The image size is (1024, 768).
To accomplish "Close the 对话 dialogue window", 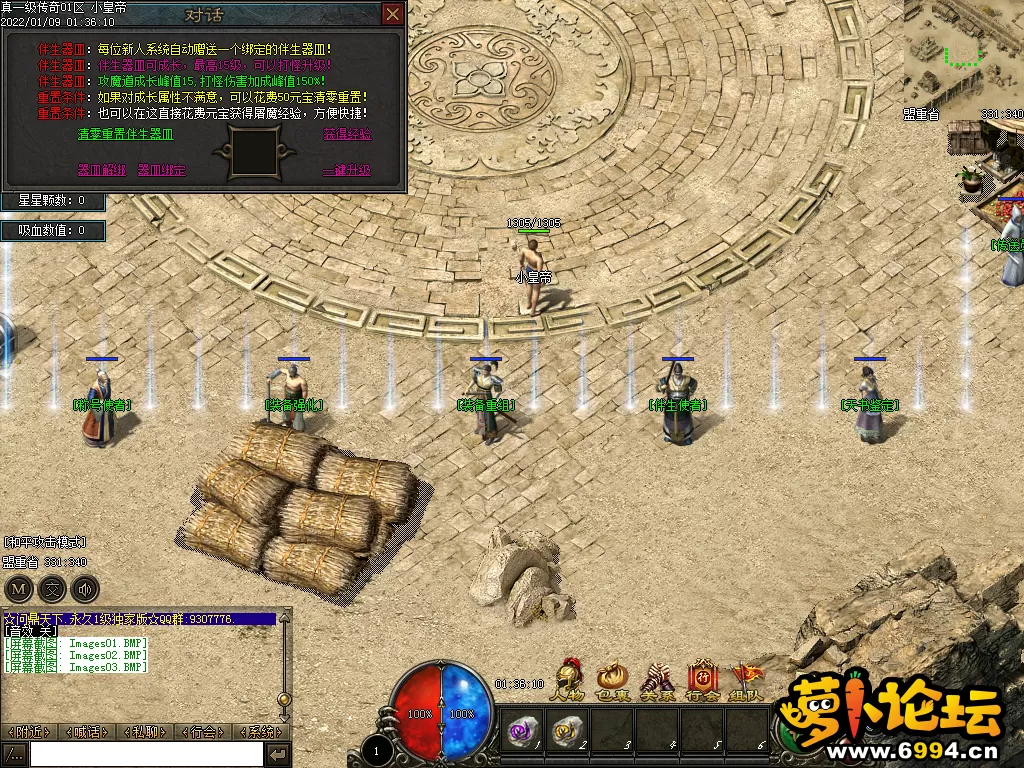I will pos(393,14).
